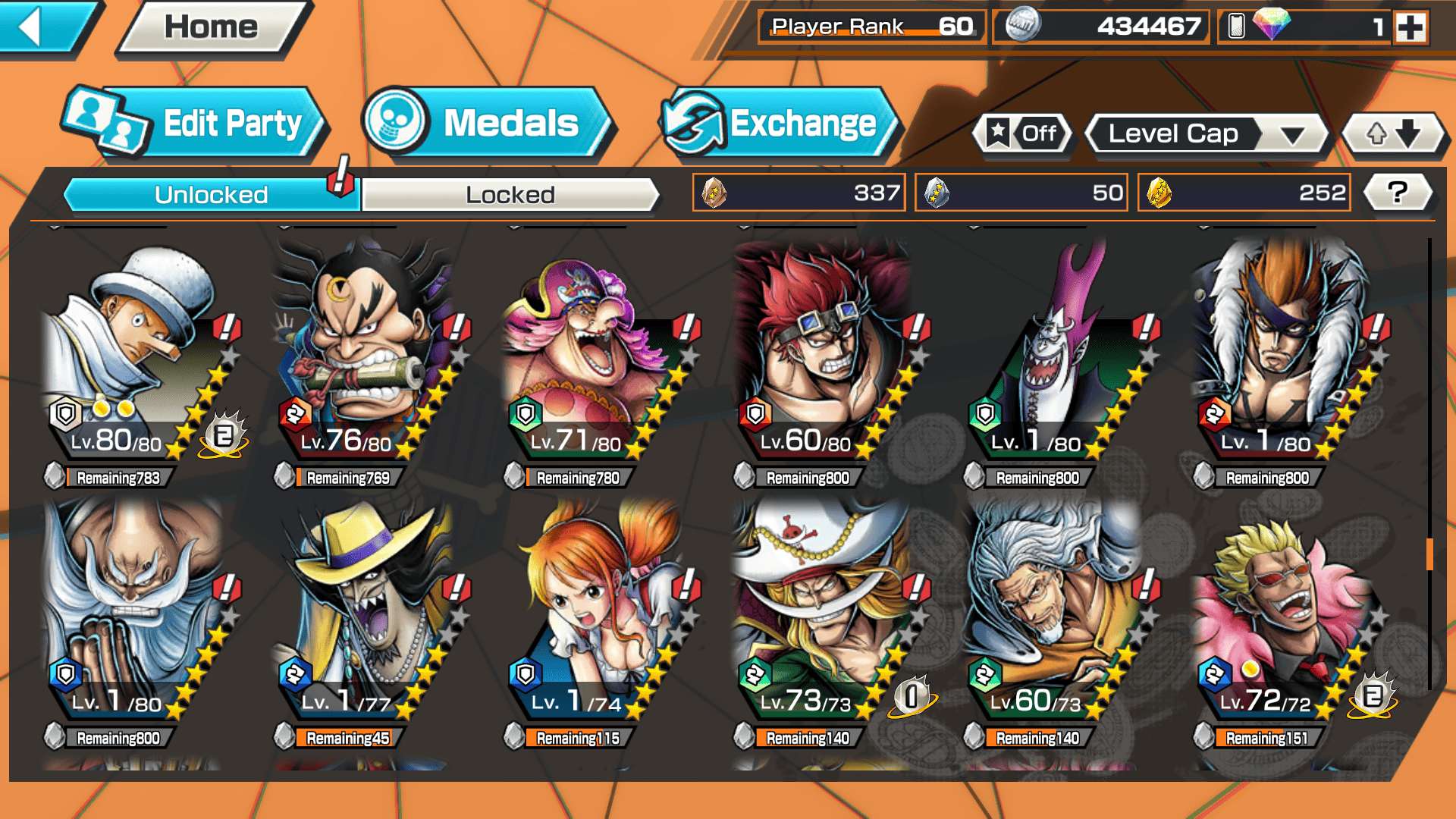Select the Lv.72 blond pink-feather coat character
1456x819 pixels.
[x=1289, y=614]
